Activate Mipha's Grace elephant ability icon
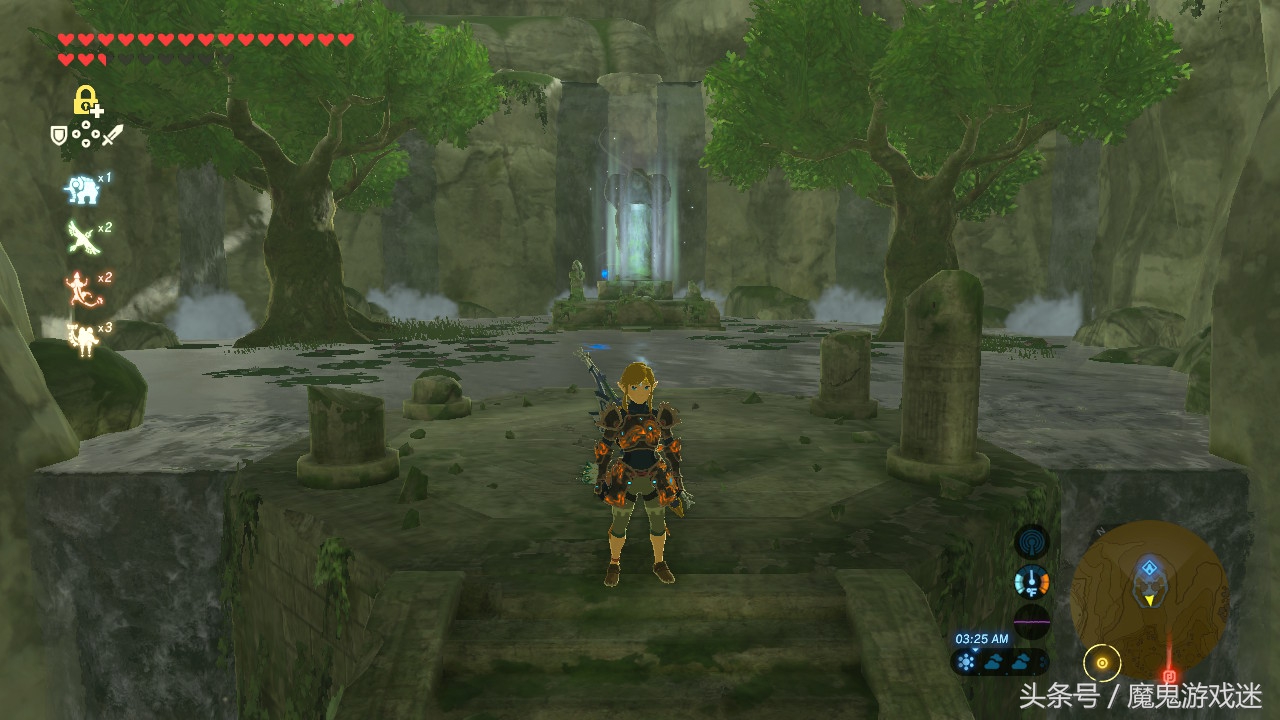 pos(81,188)
